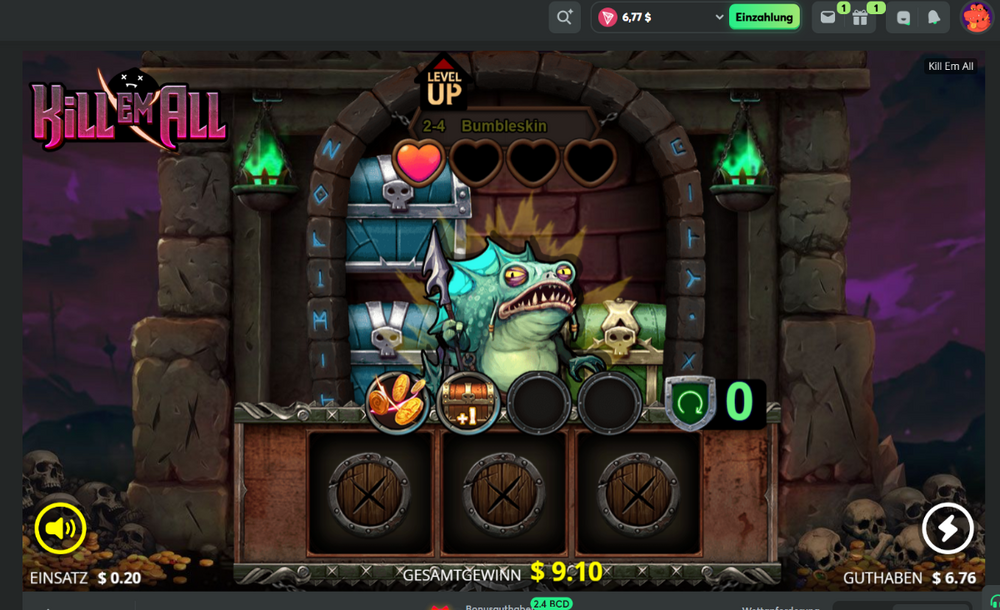1000x610 pixels.
Task: Open the chat bubble icon
Action: pyautogui.click(x=904, y=17)
